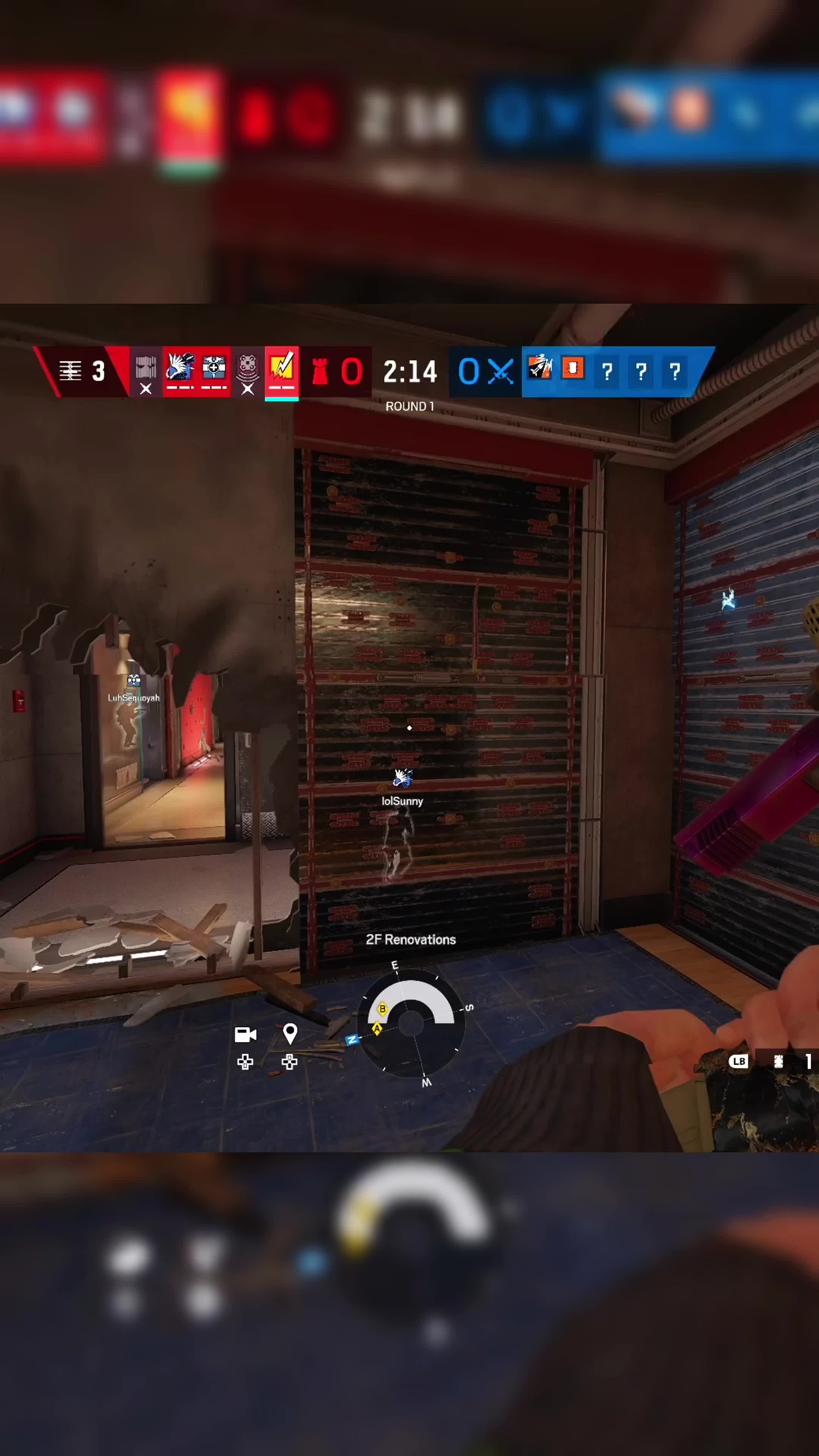Click the eliminated Mute jammer operator portrait
The image size is (819, 1456).
coord(248,371)
